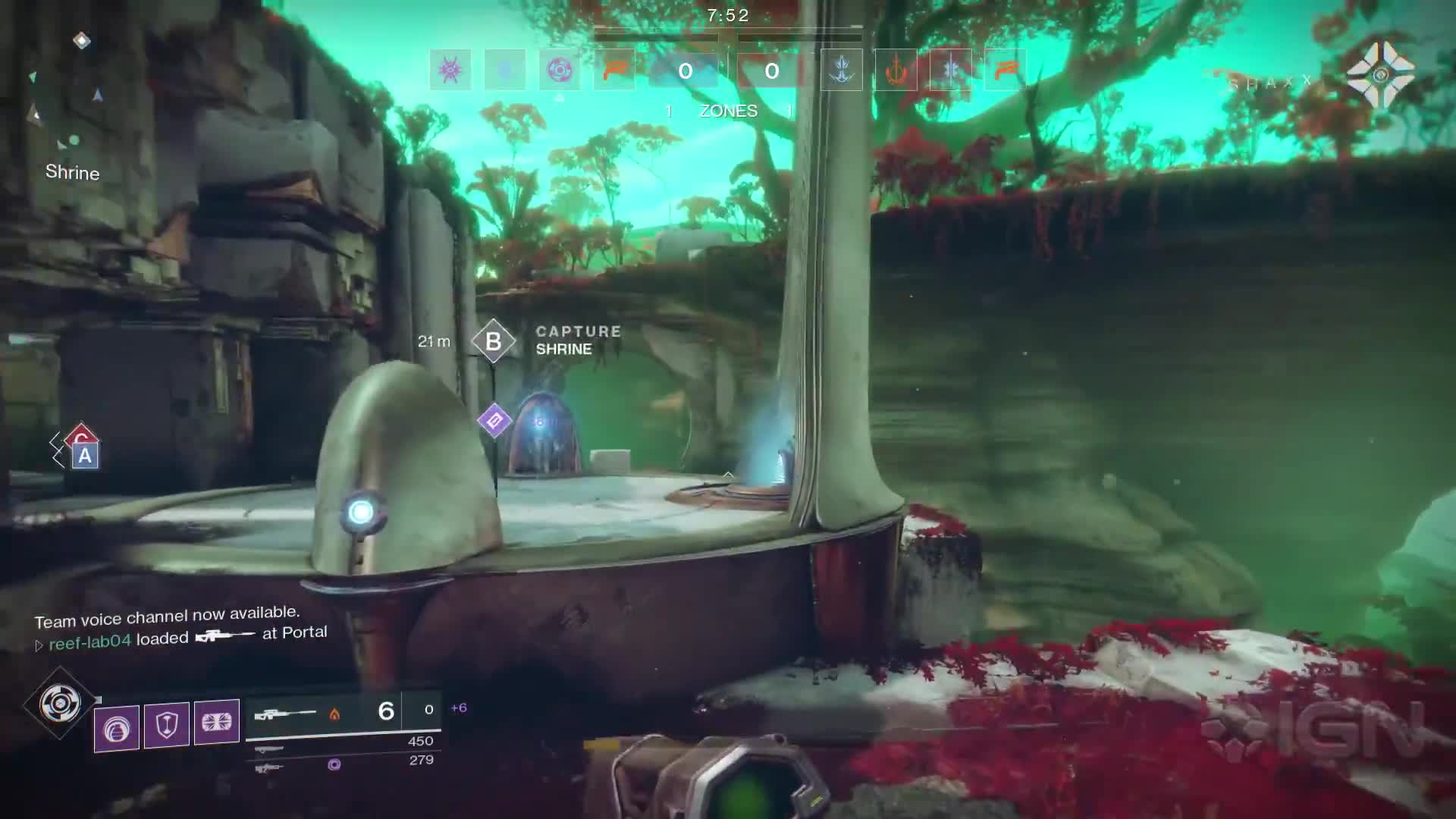This screenshot has height=819, width=1456.
Task: Select the grenade ability icon
Action: pos(117,728)
